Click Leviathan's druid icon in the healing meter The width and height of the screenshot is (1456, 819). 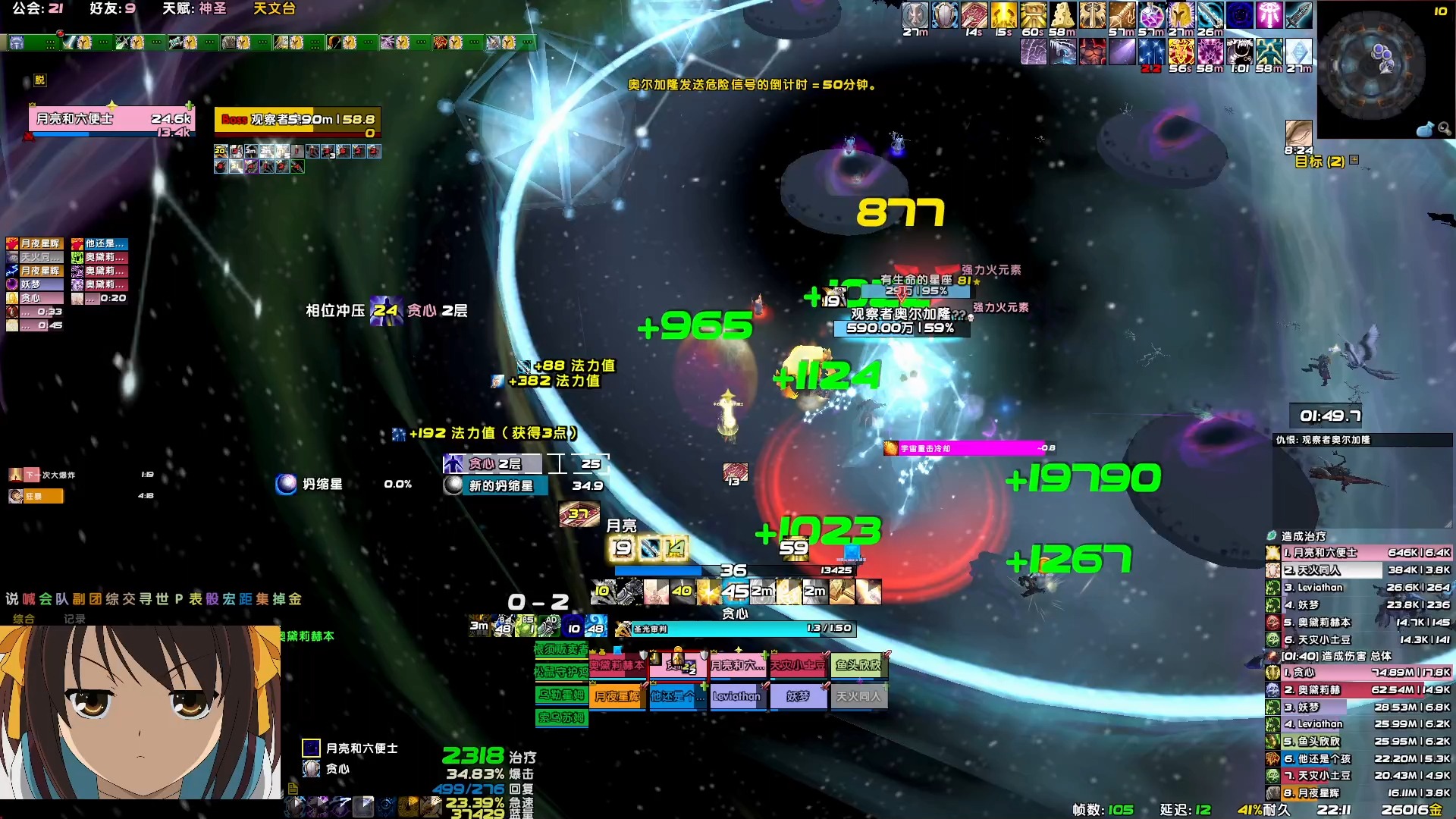[x=1272, y=588]
